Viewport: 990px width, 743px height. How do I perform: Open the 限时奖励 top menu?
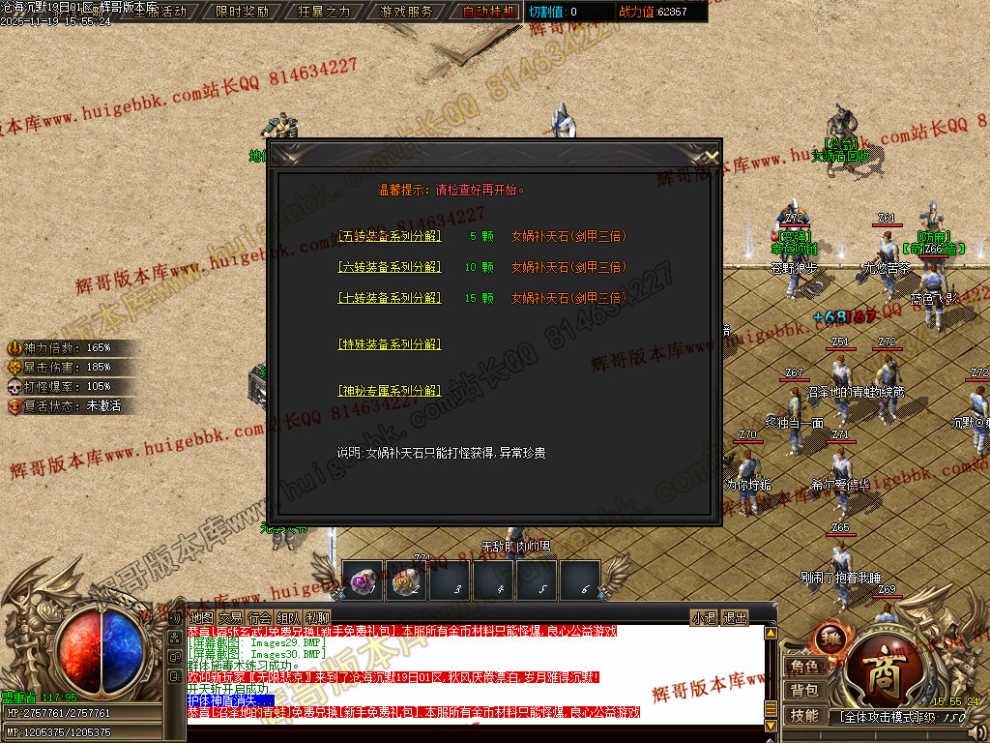(242, 11)
